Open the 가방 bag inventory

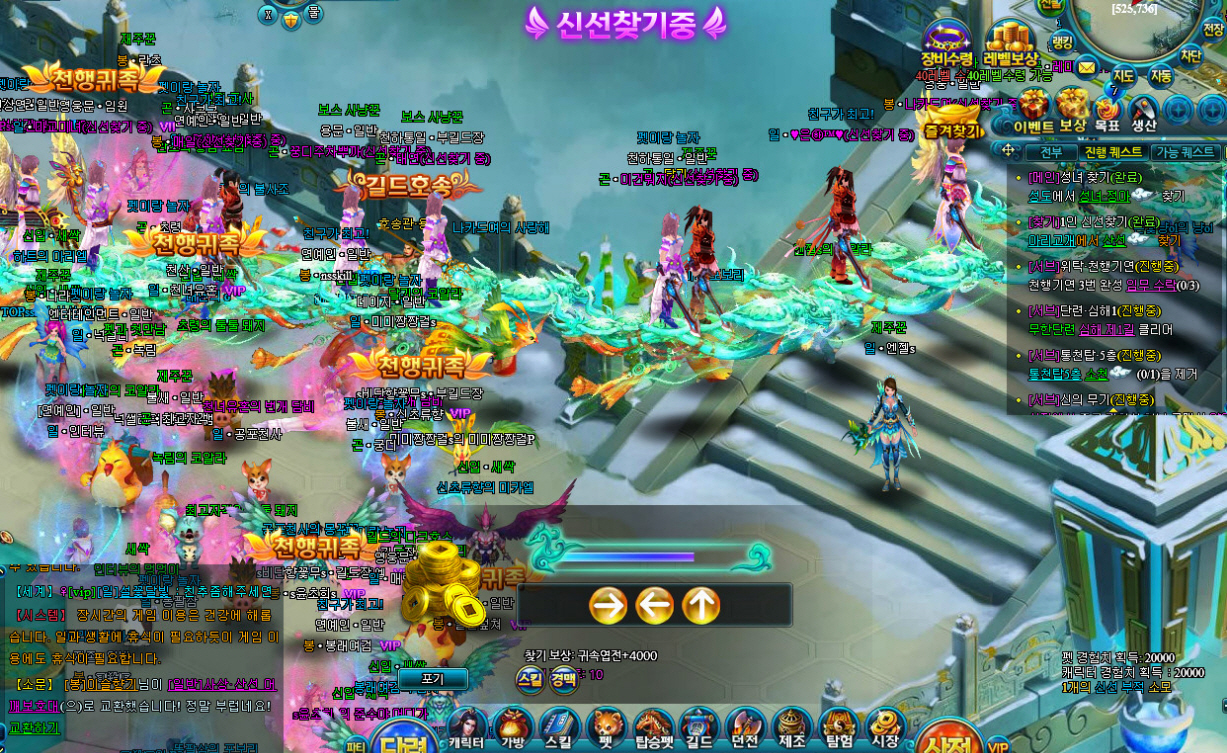(x=513, y=728)
